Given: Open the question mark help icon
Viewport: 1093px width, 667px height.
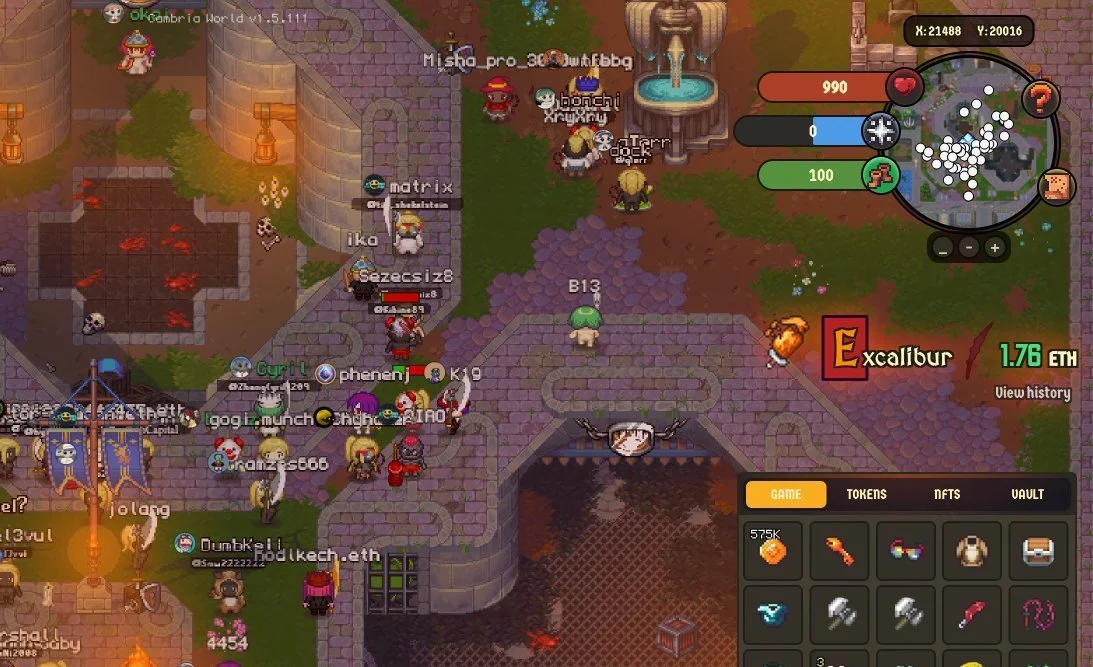Looking at the screenshot, I should pyautogui.click(x=1041, y=99).
